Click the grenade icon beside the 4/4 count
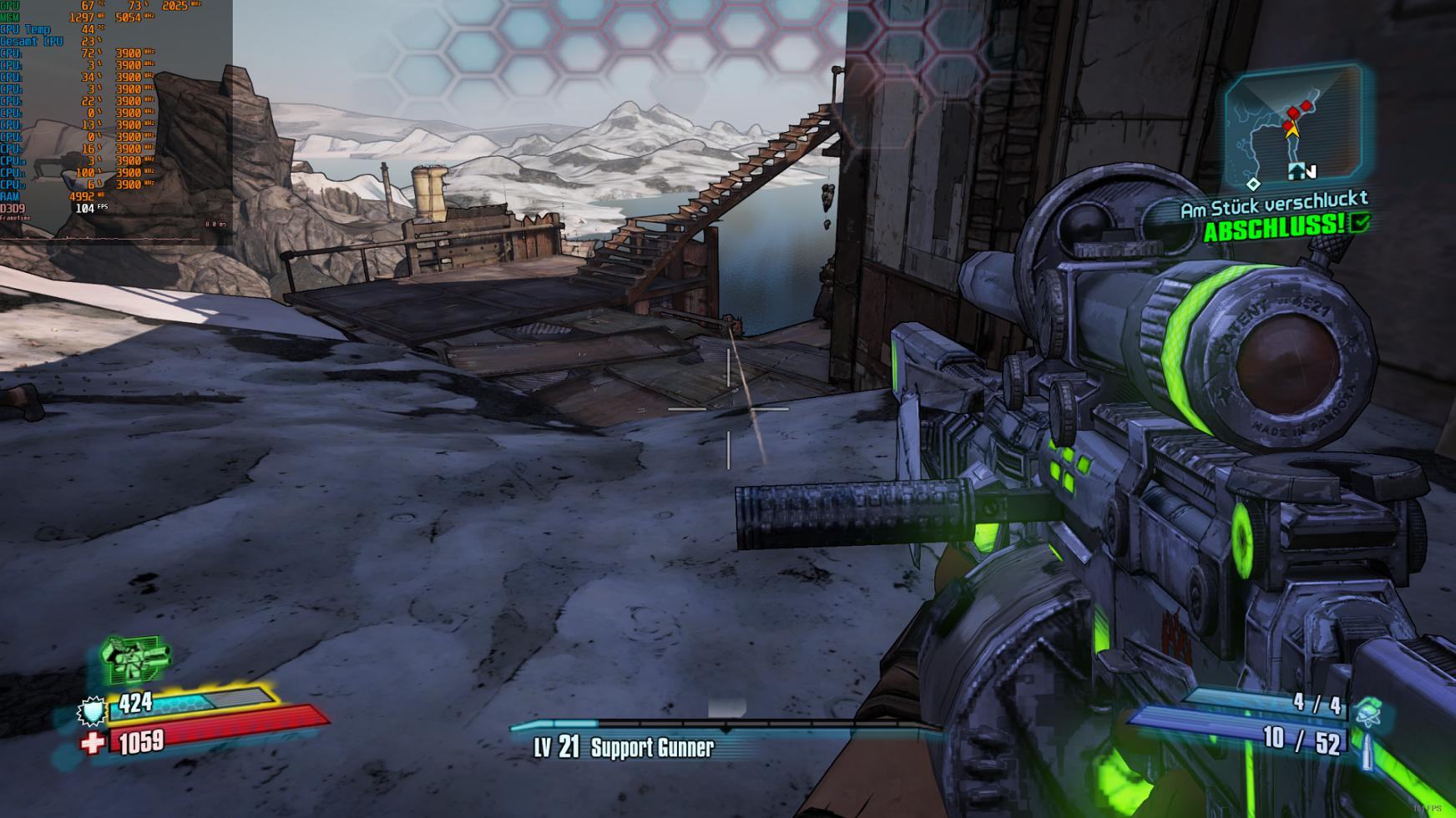Viewport: 1456px width, 818px height. click(x=1368, y=710)
